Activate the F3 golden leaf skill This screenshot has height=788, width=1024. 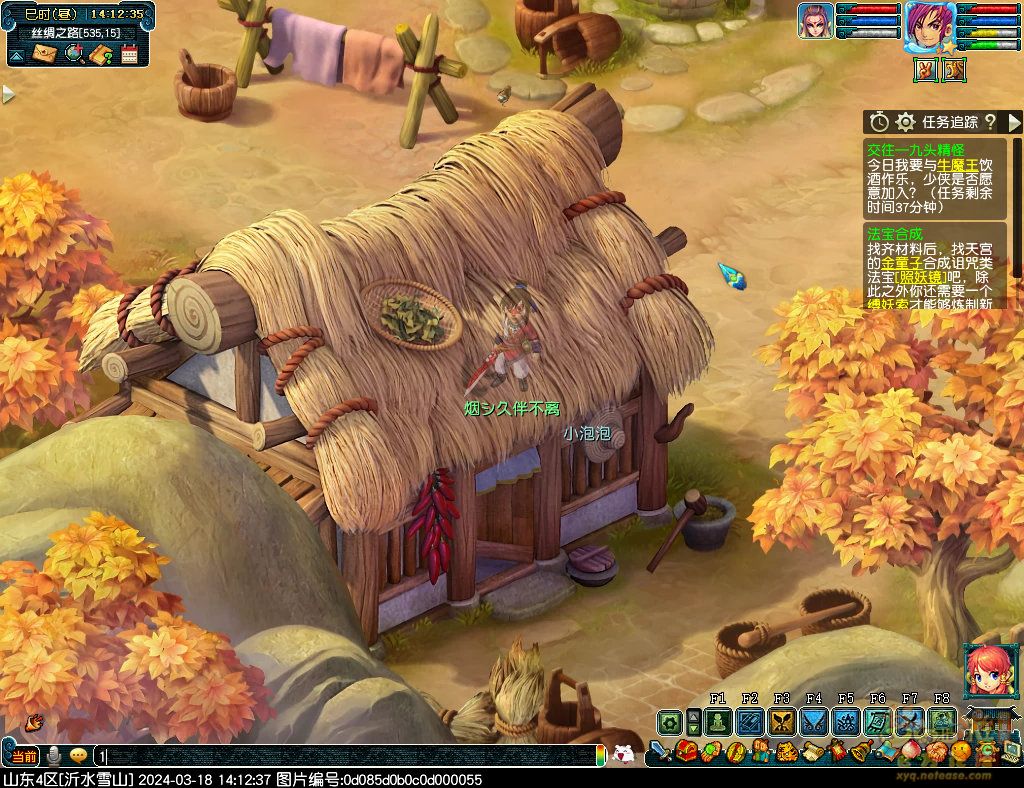point(782,721)
